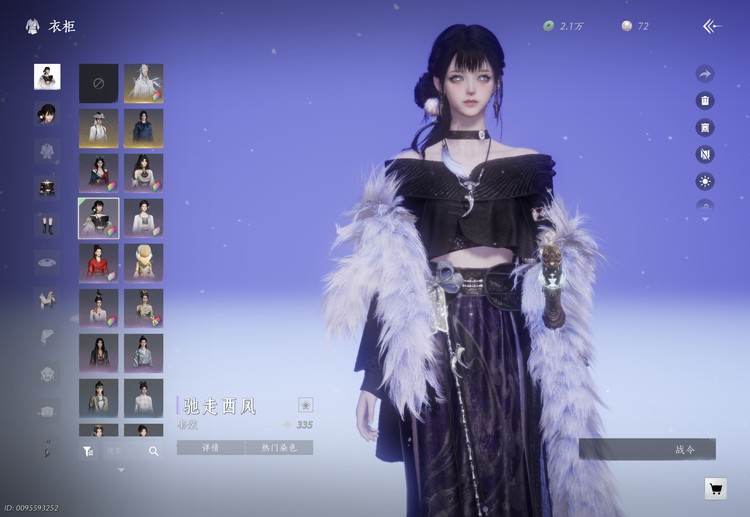
Task: Click the share arrow icon
Action: [x=705, y=74]
